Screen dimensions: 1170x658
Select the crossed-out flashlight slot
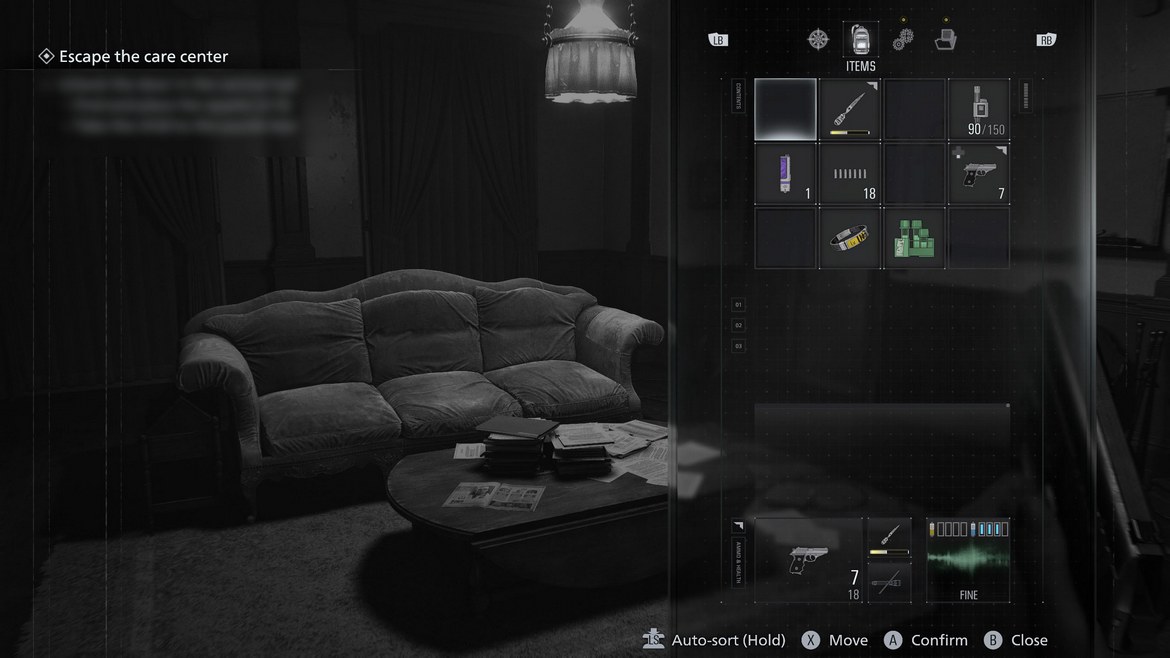tap(889, 582)
